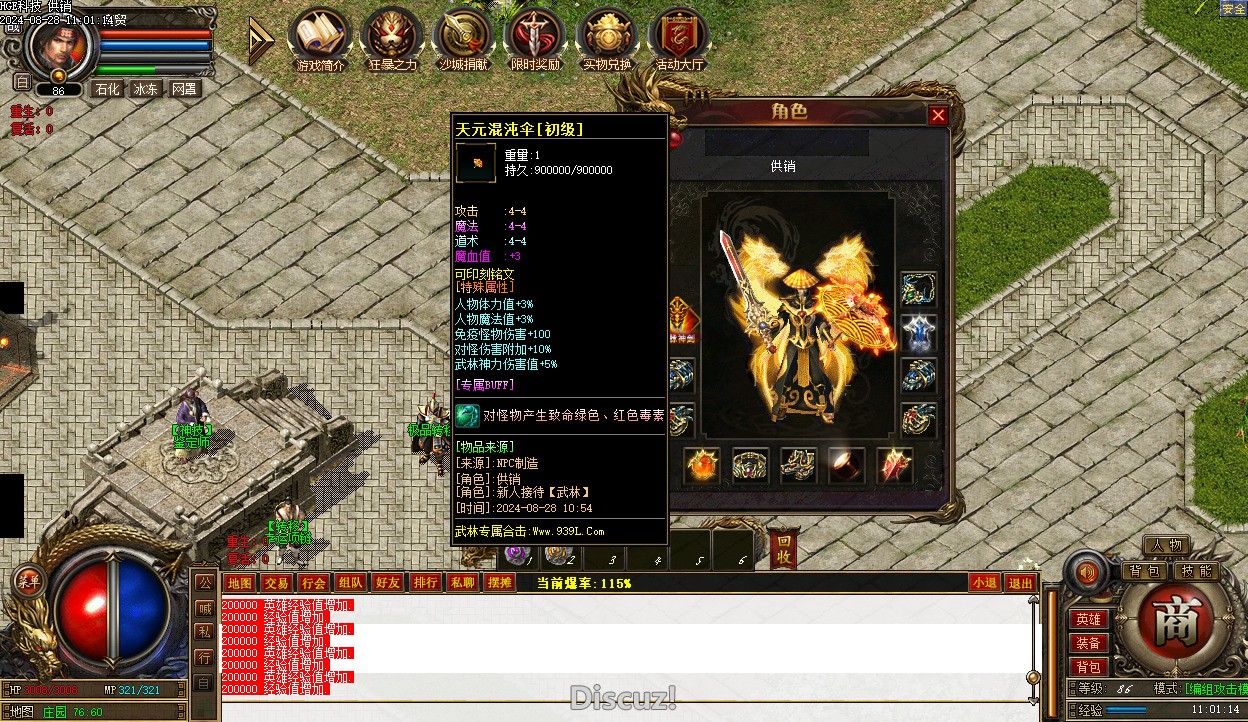Viewport: 1248px width, 722px height.
Task: Click the 回收 recycle button
Action: point(785,551)
